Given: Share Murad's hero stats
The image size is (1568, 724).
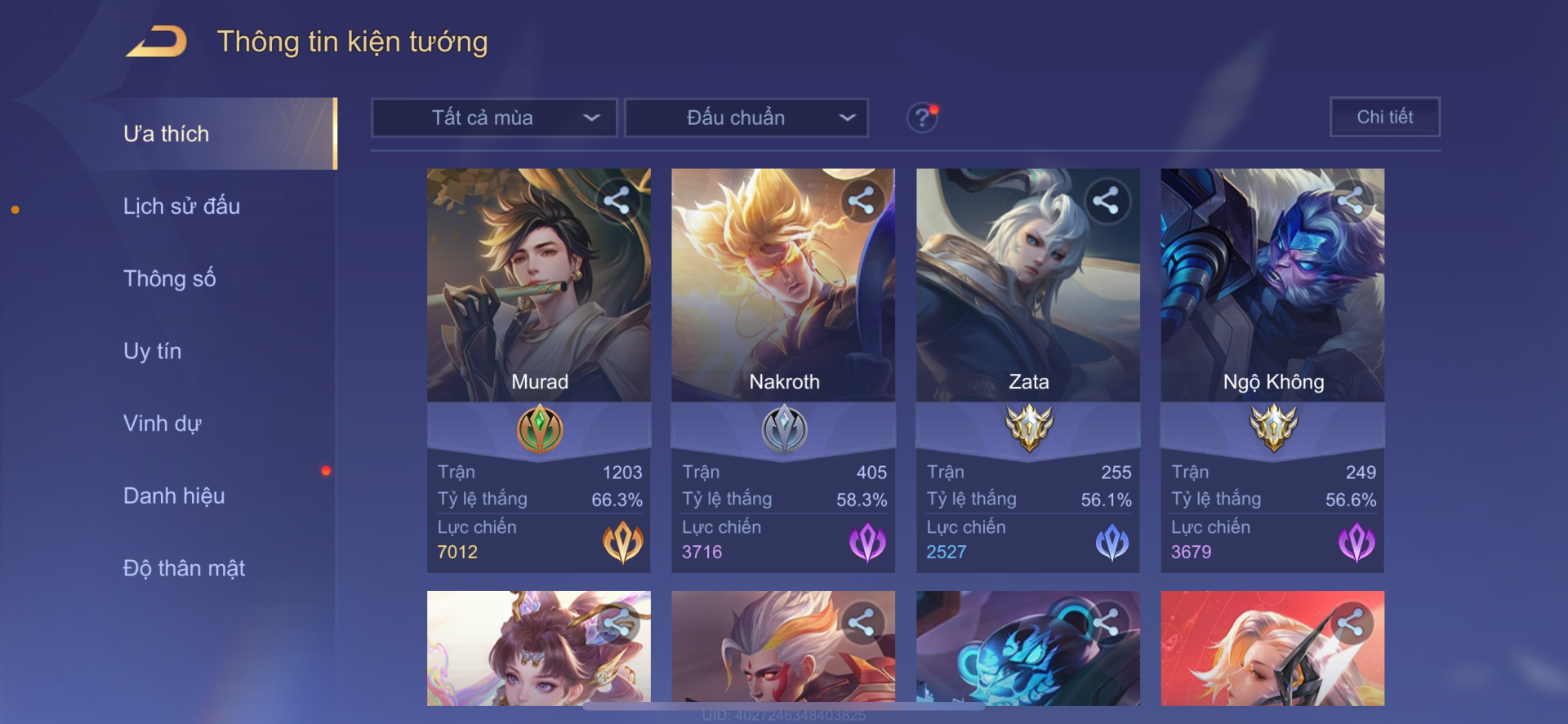Looking at the screenshot, I should click(617, 201).
